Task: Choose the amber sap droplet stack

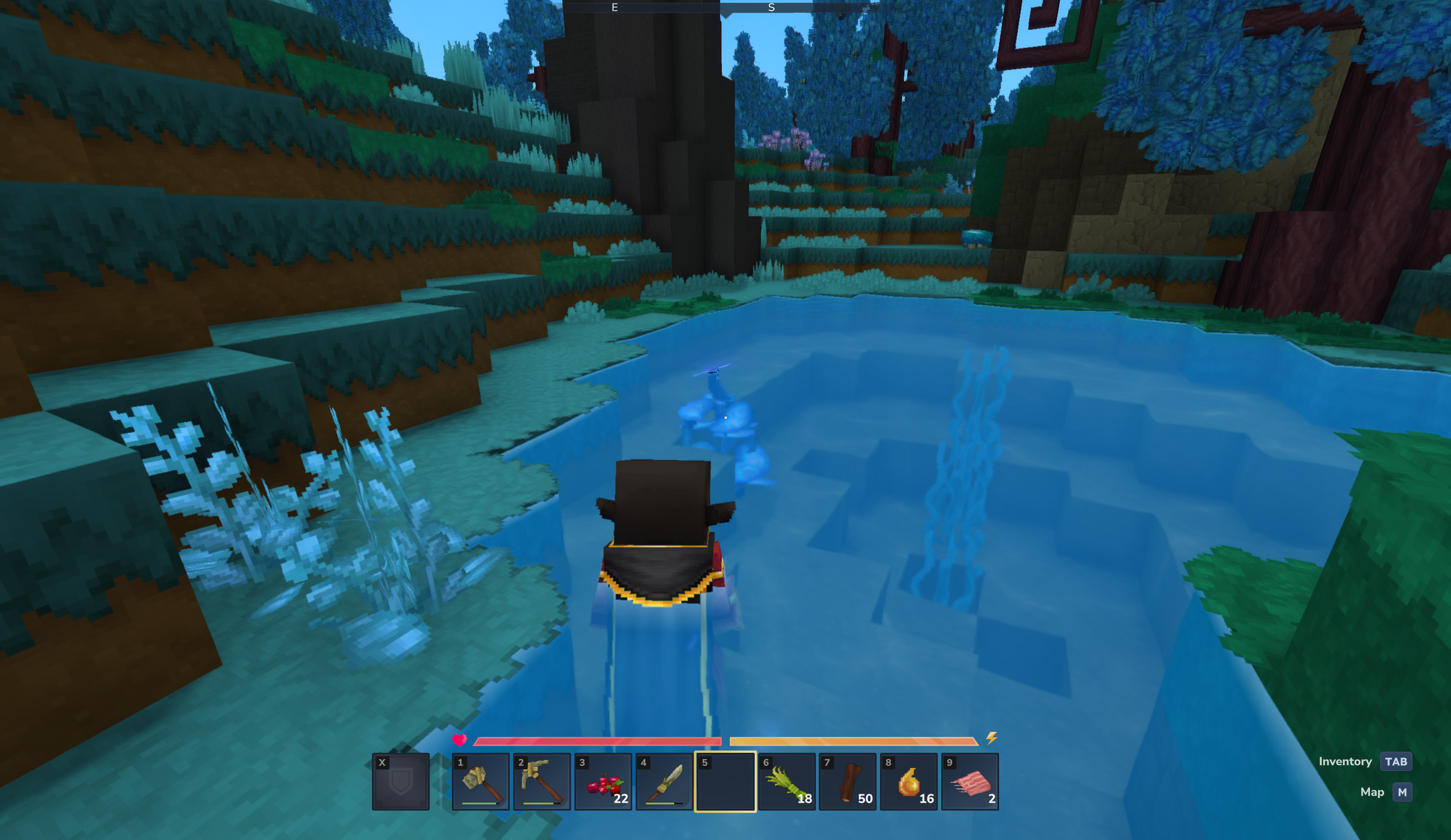Action: point(908,782)
